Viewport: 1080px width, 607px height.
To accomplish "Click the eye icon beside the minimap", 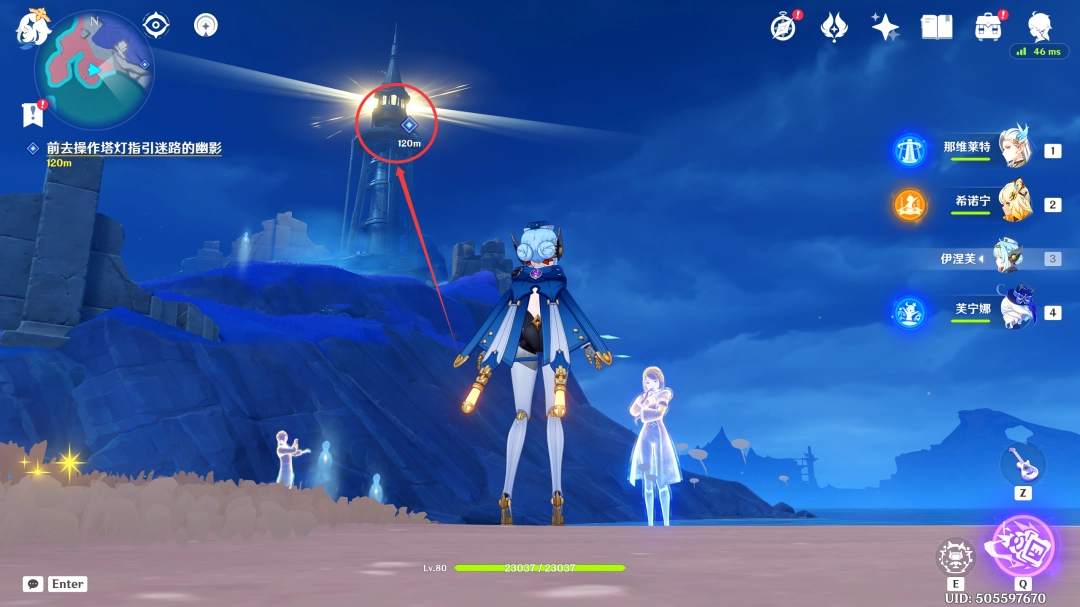I will (x=156, y=24).
